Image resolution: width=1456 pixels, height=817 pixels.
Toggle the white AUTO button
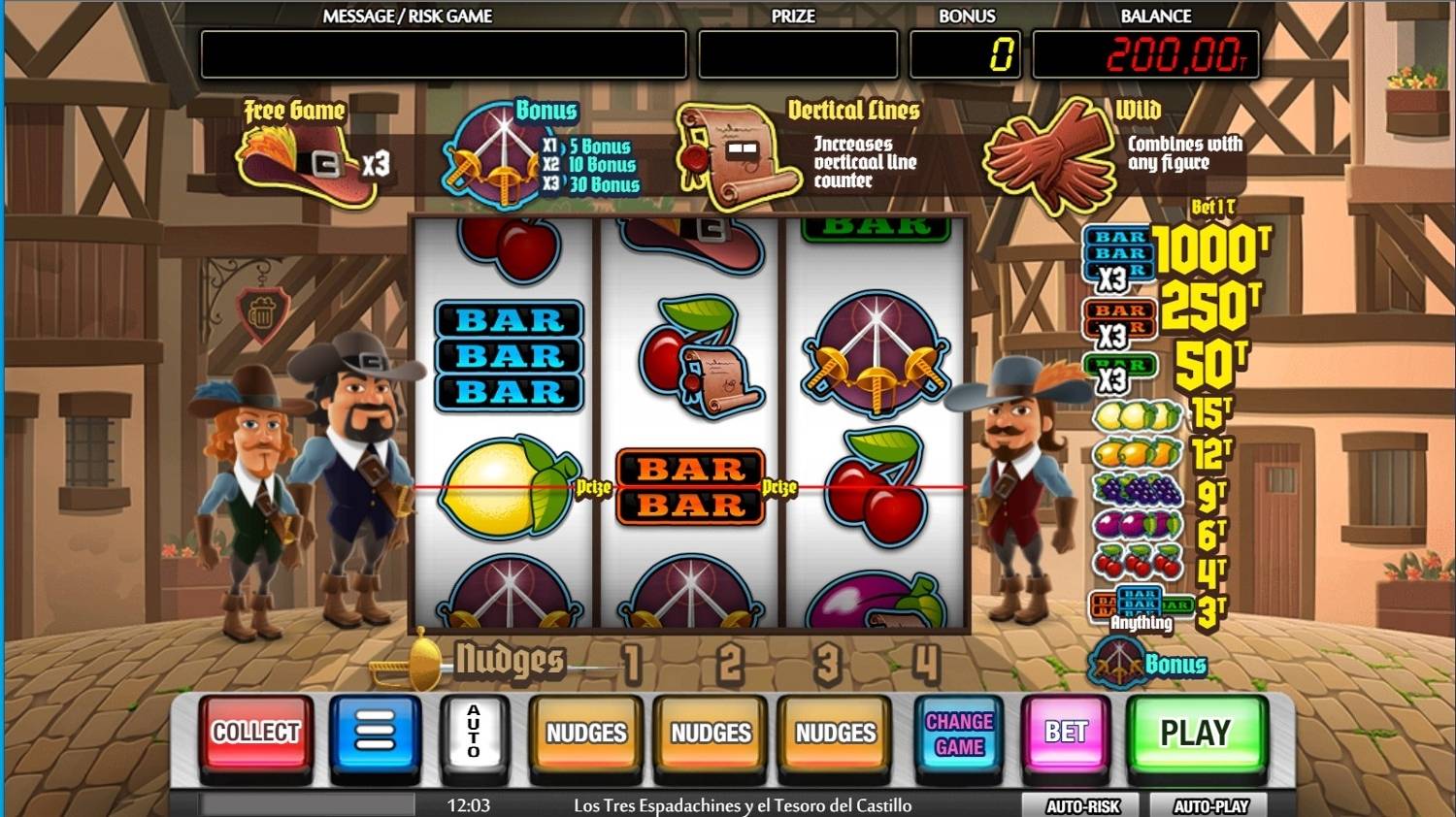(x=474, y=734)
